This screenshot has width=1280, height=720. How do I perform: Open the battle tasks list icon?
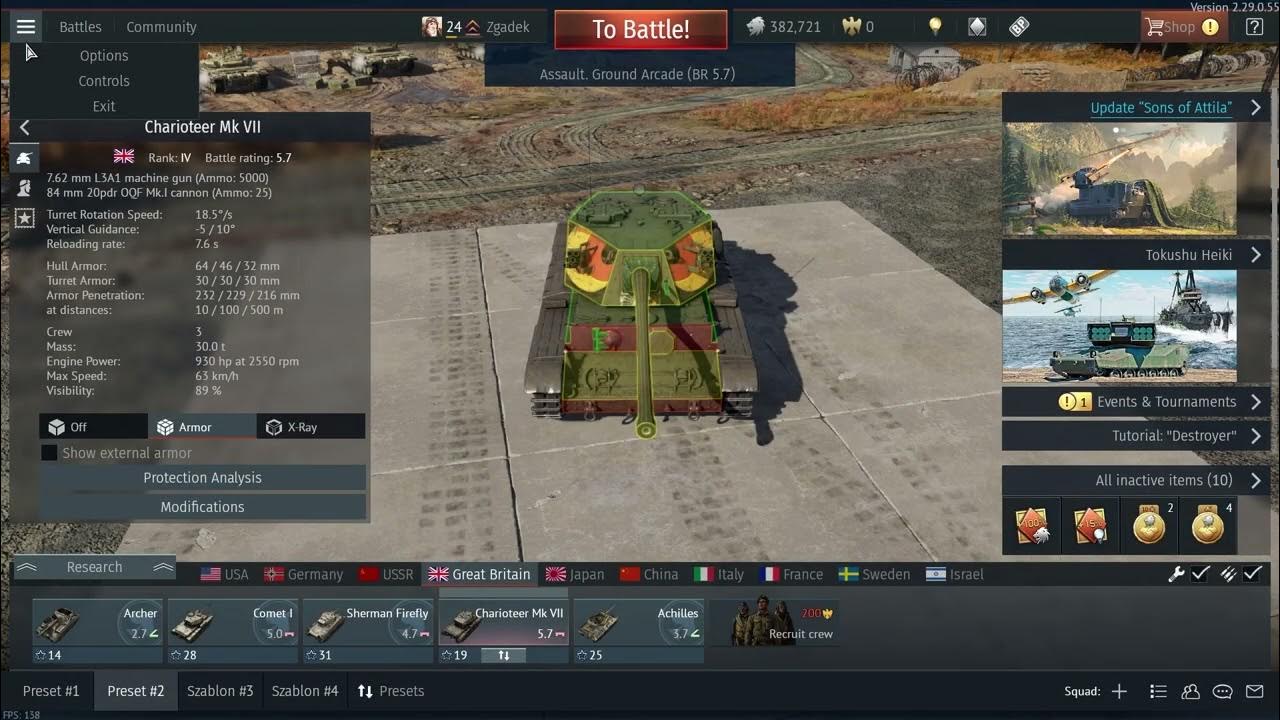[x=1158, y=691]
